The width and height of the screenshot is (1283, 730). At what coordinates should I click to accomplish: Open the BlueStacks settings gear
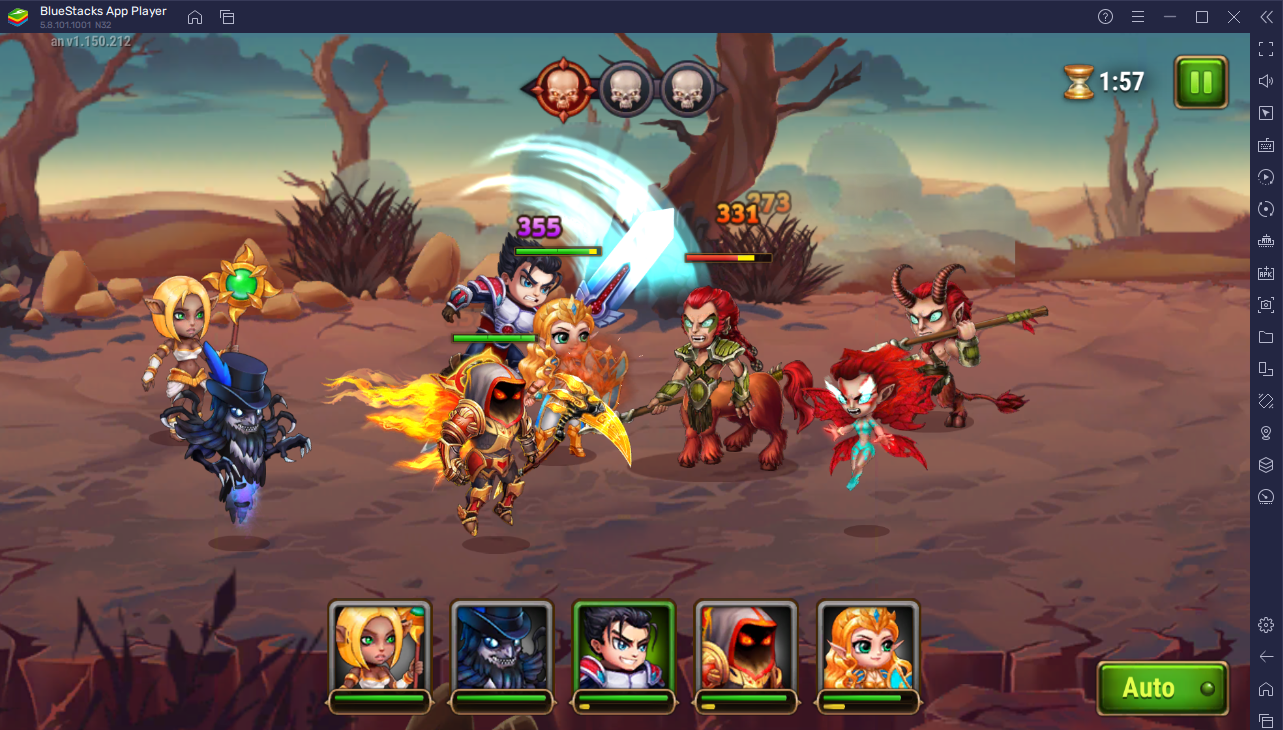[1266, 625]
